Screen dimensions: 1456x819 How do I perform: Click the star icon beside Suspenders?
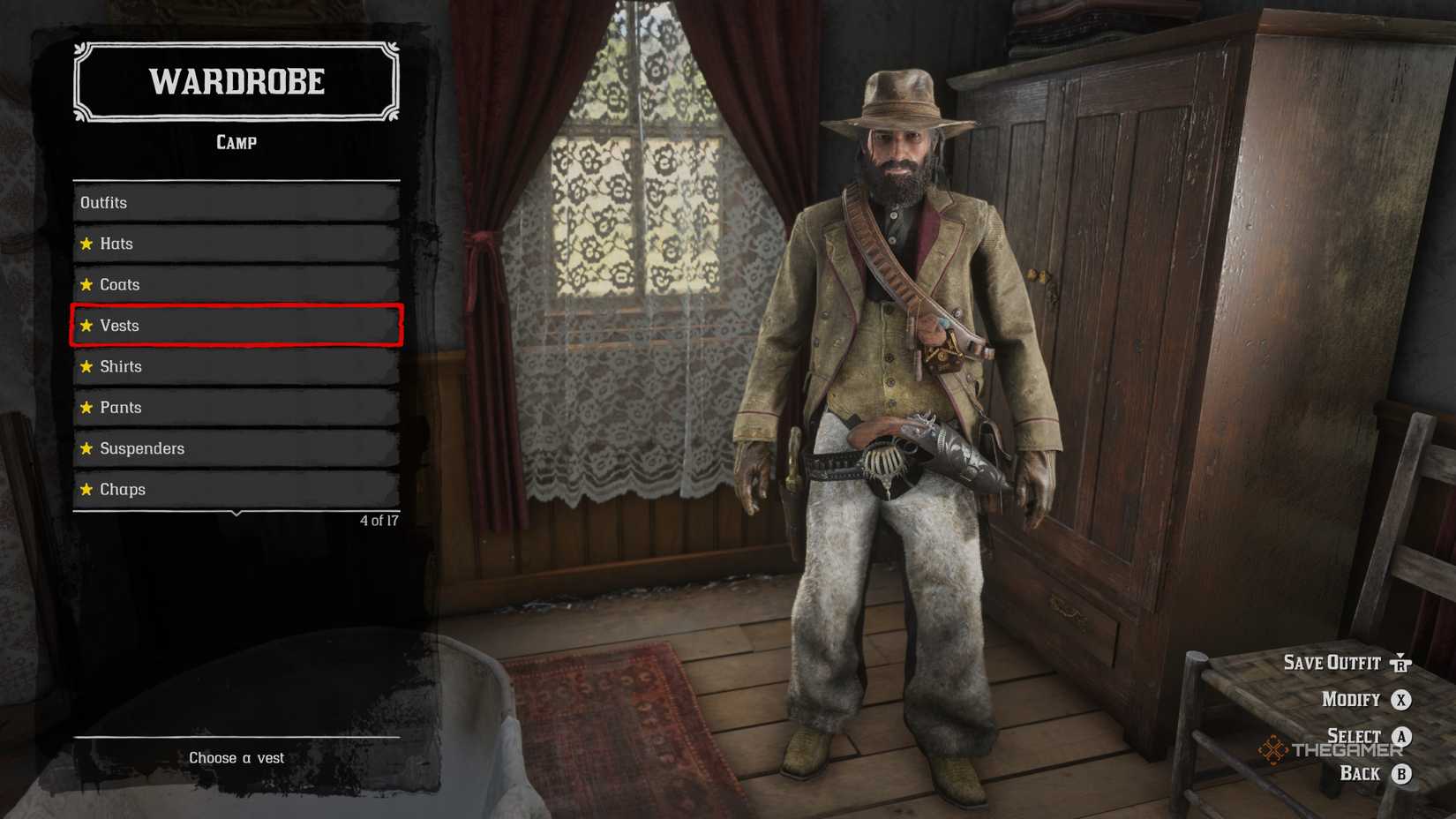tap(86, 448)
